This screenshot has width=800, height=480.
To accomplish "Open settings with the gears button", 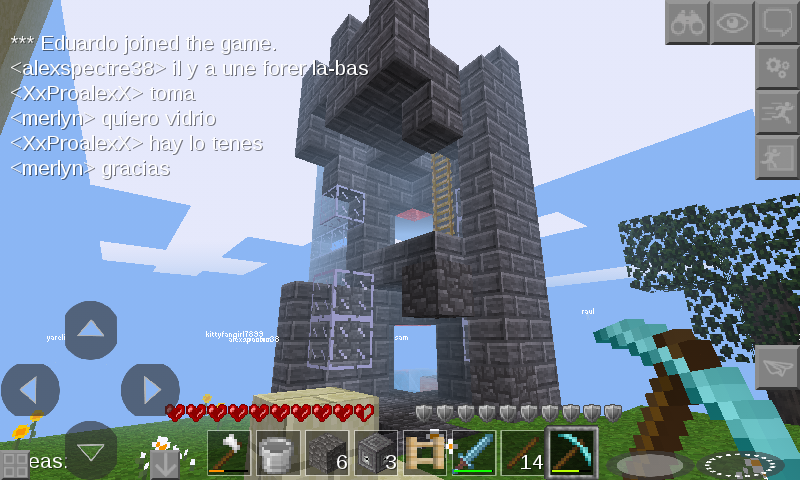I will coord(777,67).
